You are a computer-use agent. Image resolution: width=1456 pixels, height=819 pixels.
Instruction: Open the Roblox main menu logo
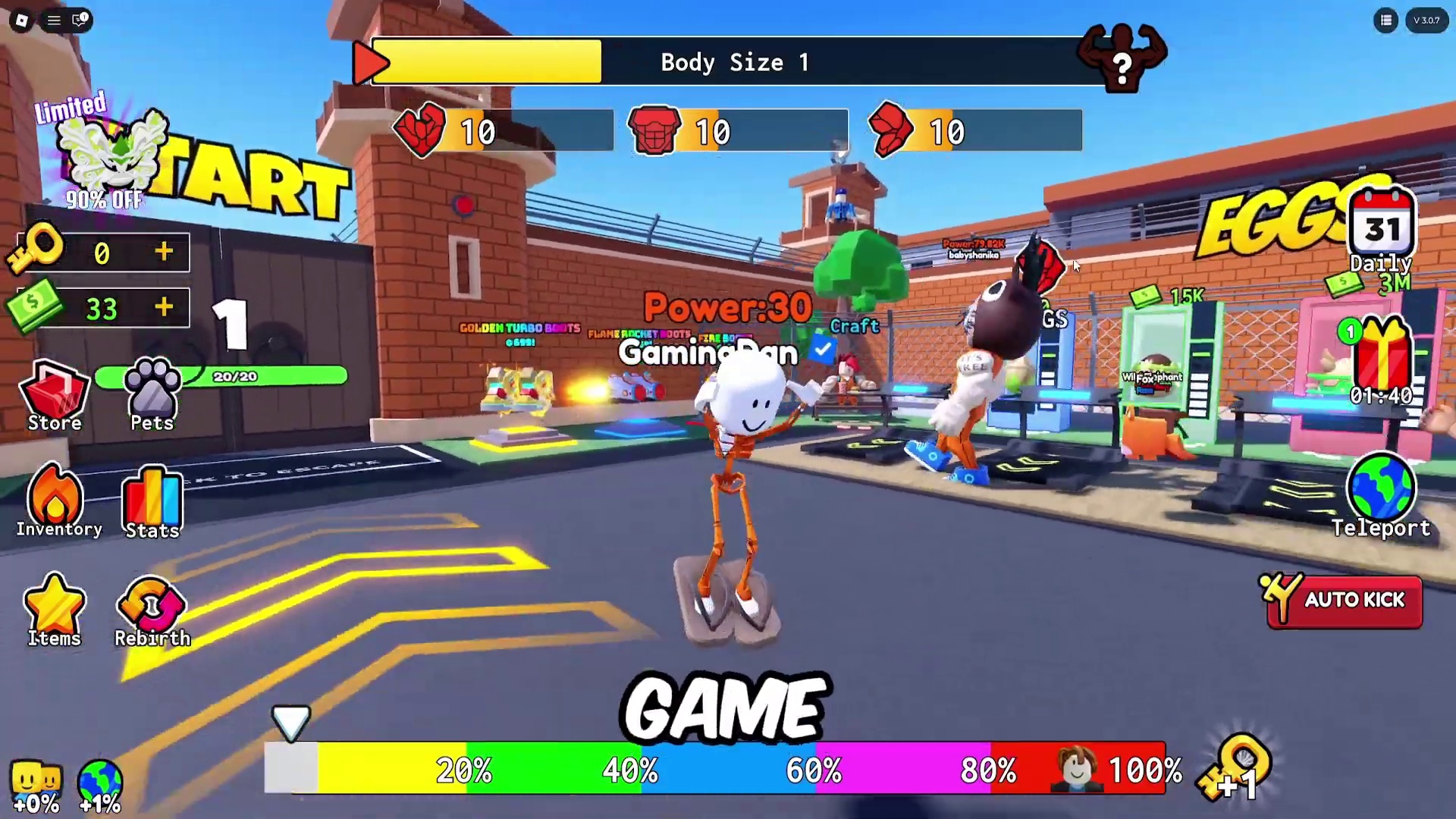point(22,20)
